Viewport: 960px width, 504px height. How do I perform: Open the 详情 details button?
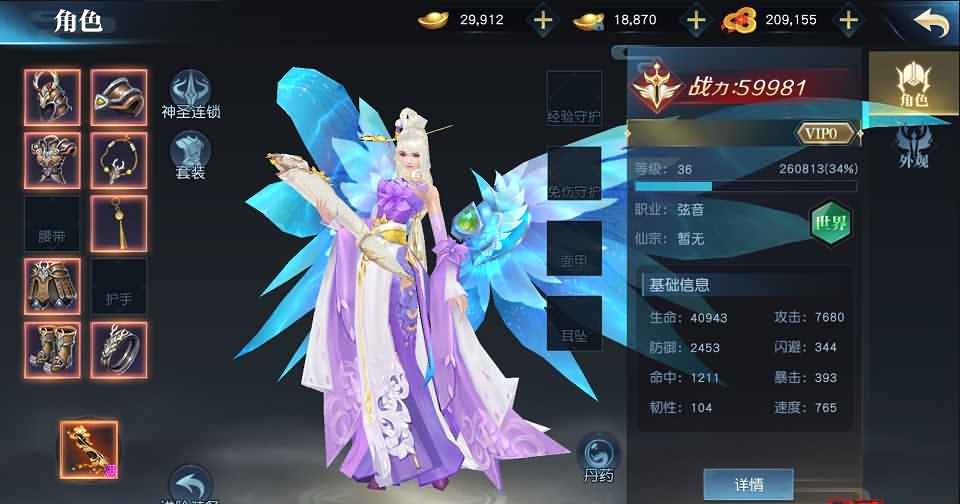[748, 484]
